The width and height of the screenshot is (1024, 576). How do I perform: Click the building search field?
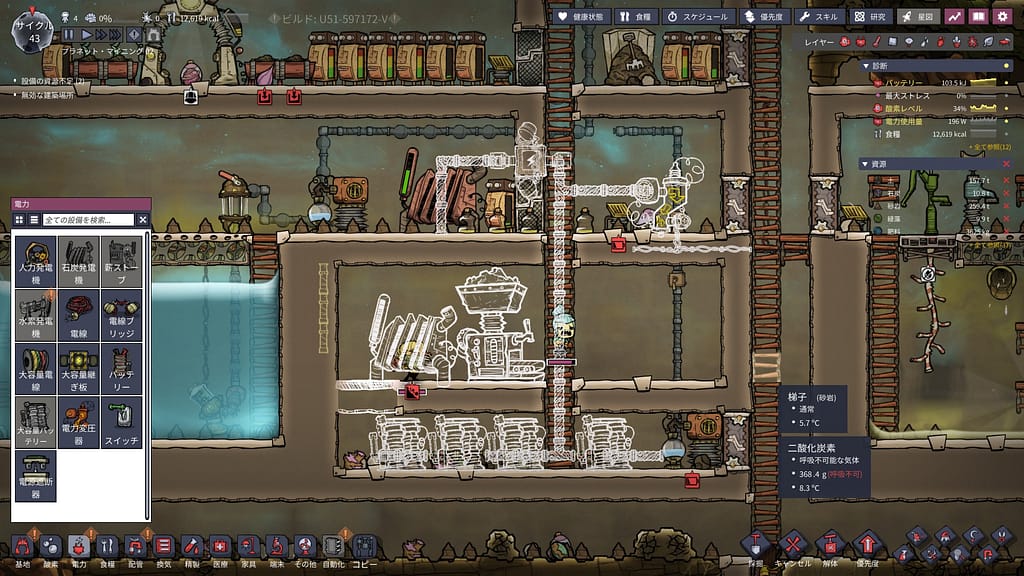pos(88,219)
